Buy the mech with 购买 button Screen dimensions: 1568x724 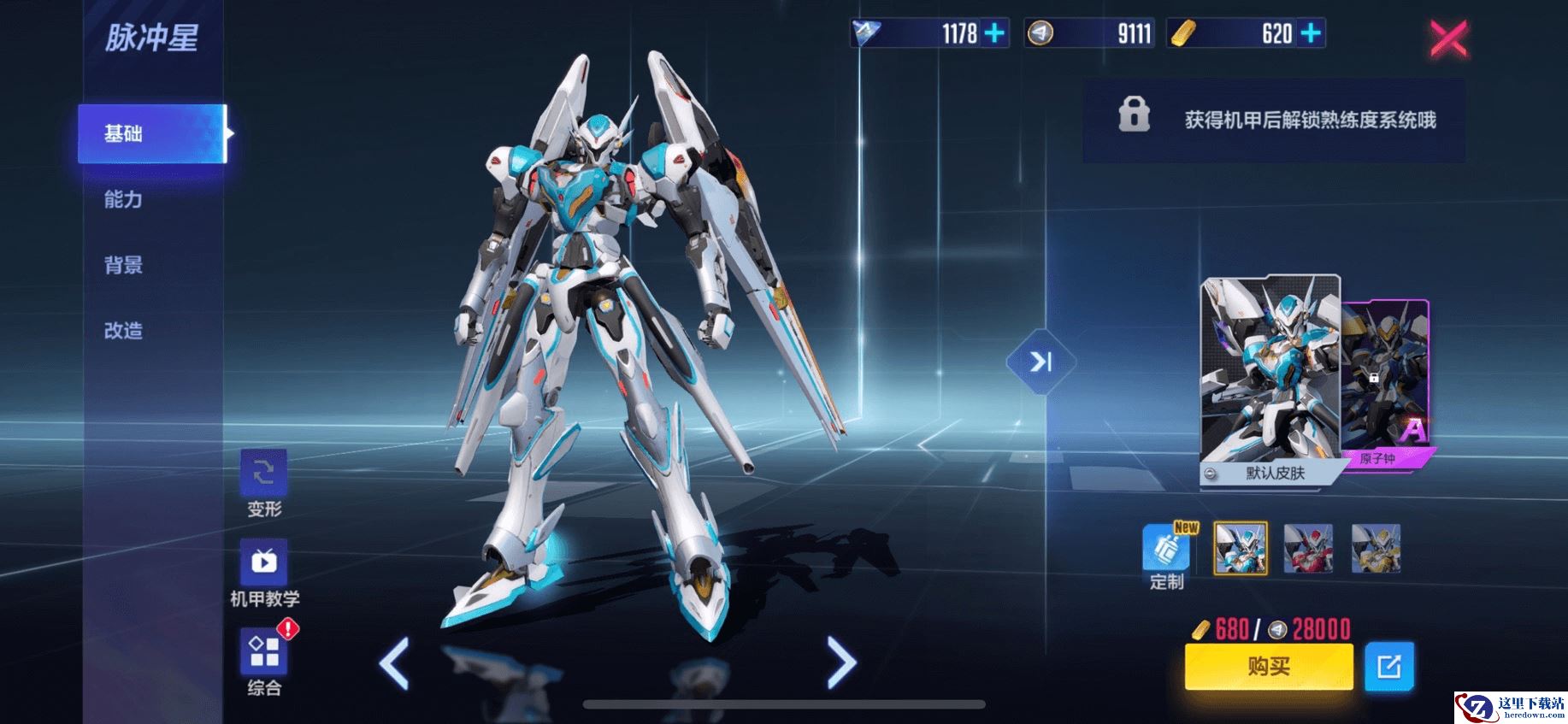(x=1269, y=666)
